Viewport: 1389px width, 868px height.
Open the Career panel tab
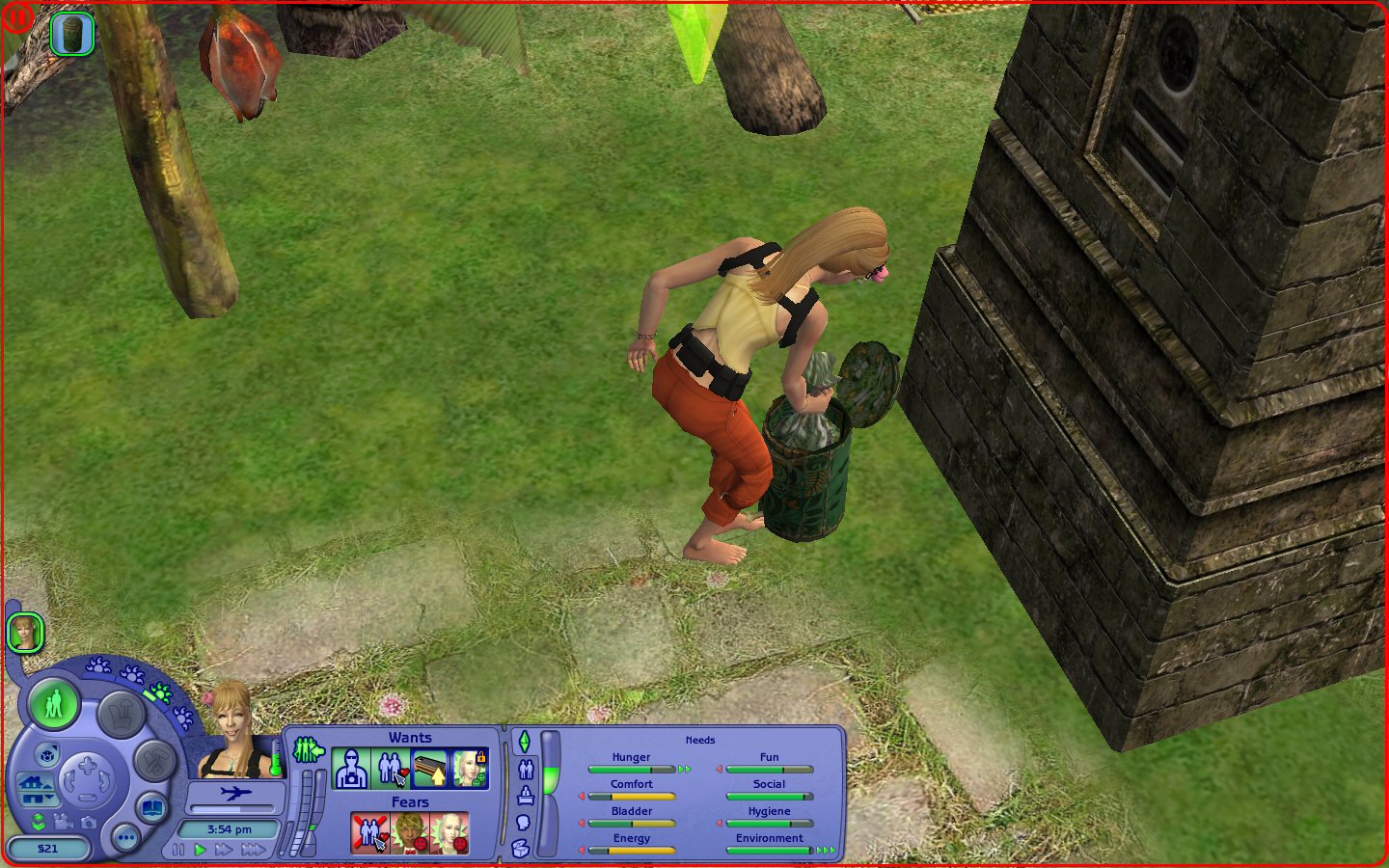point(526,796)
